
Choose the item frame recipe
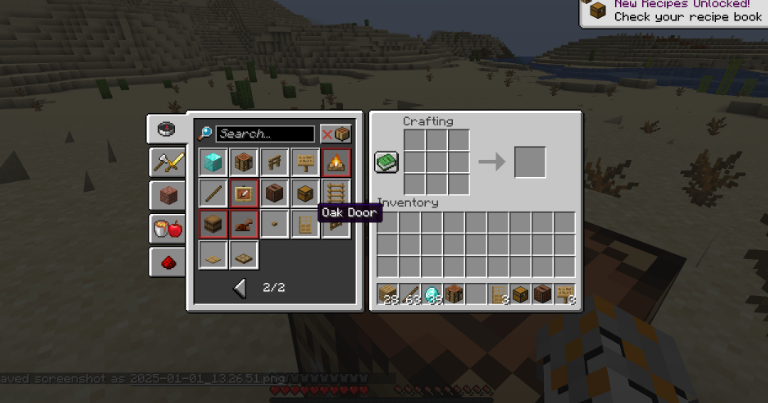tap(244, 193)
